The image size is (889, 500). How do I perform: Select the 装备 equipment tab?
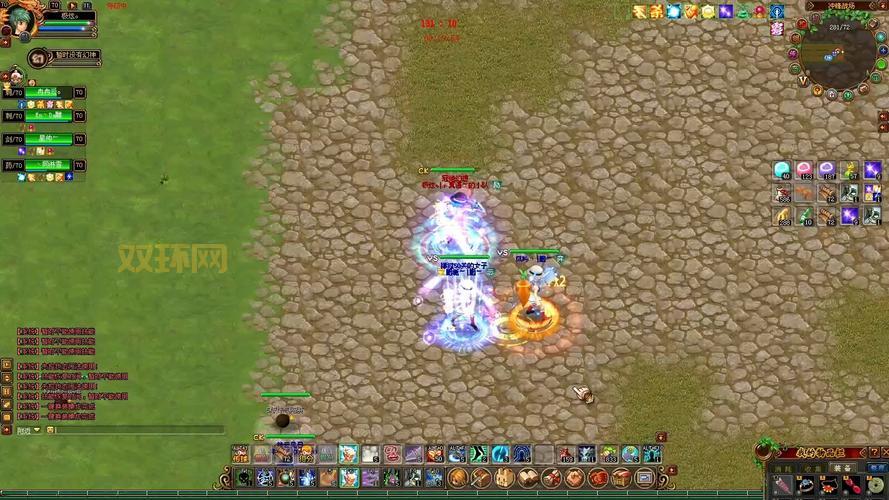[843, 467]
